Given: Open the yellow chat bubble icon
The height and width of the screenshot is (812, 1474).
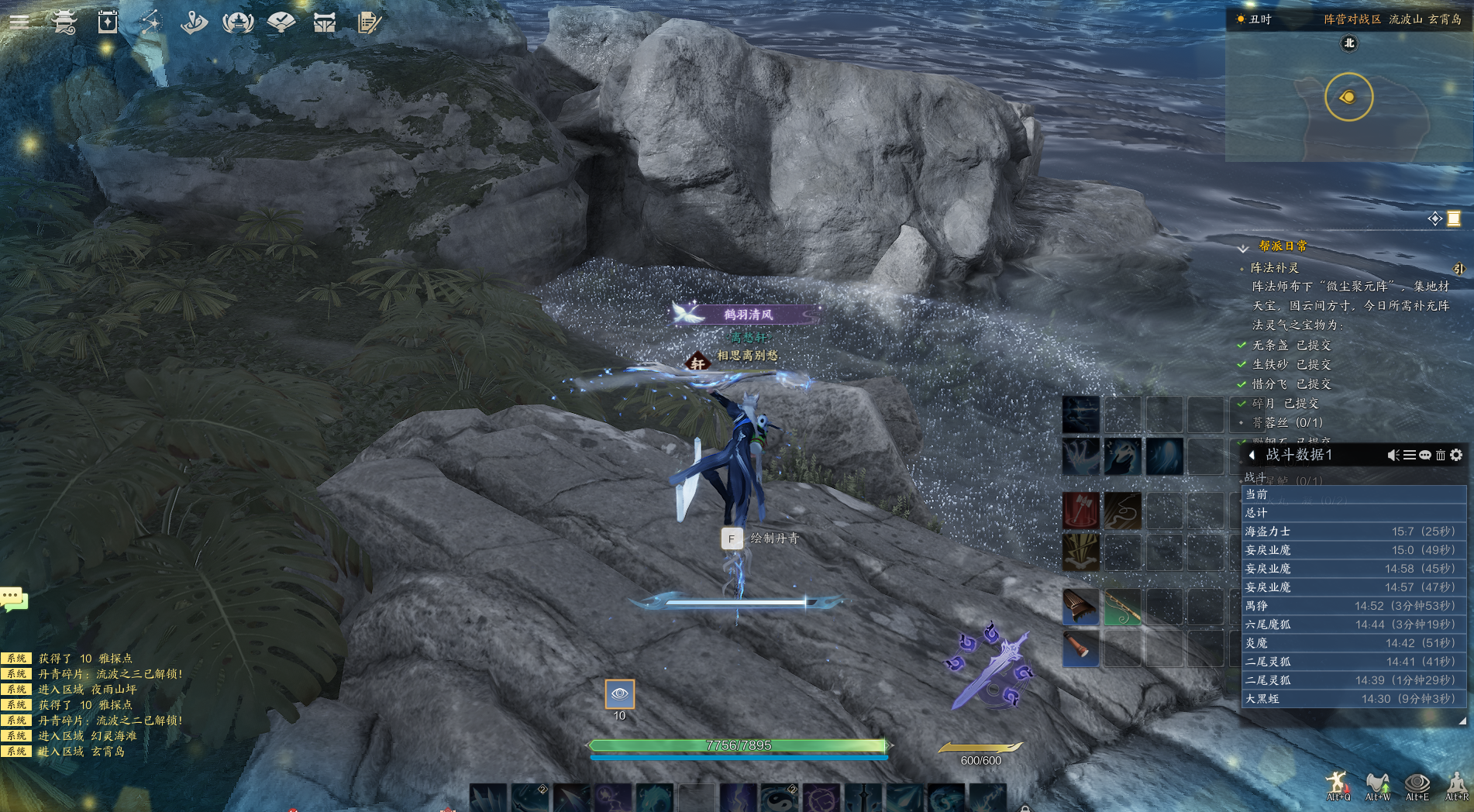Looking at the screenshot, I should [x=14, y=599].
